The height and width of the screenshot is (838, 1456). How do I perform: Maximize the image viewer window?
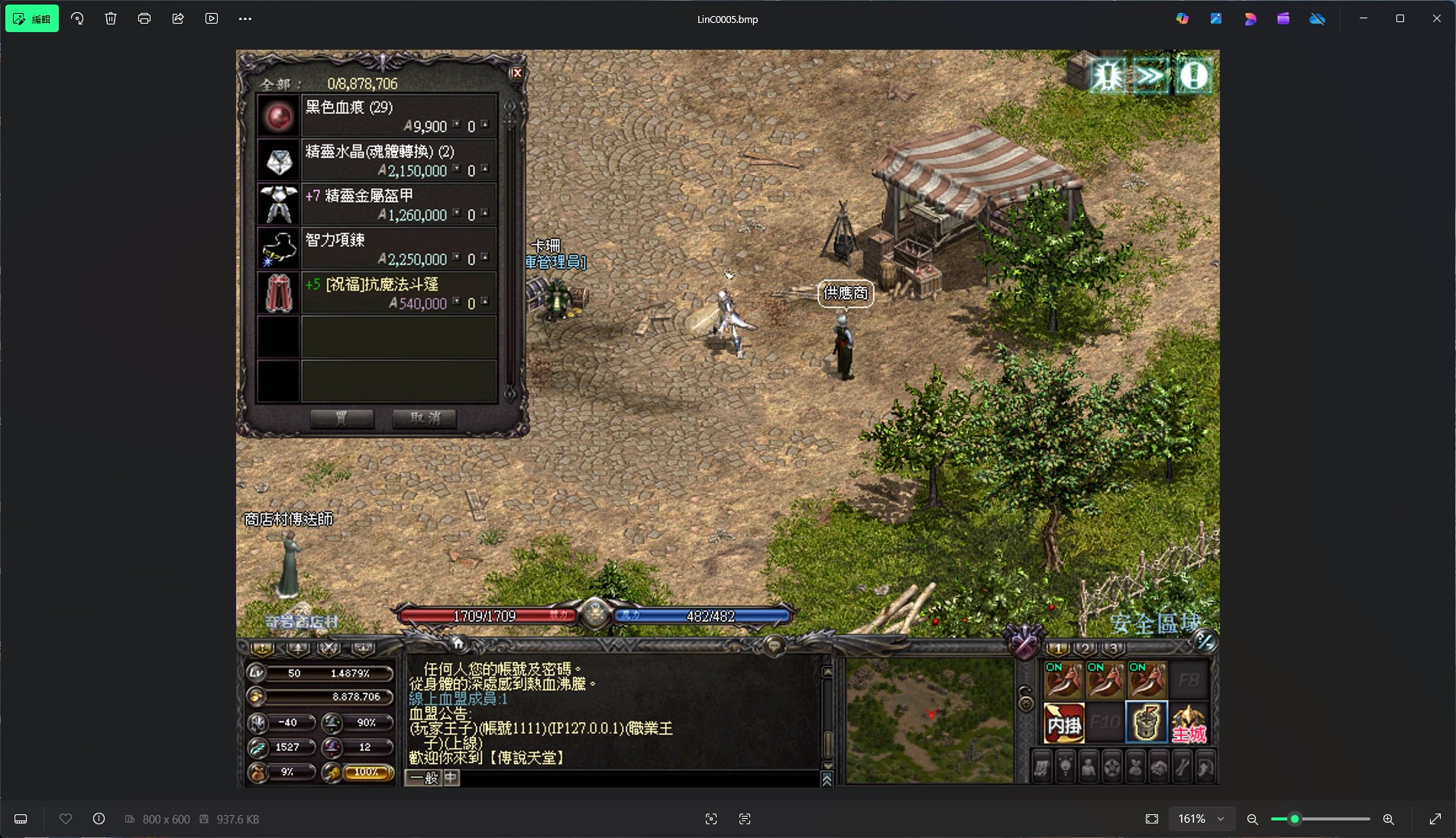[1399, 18]
